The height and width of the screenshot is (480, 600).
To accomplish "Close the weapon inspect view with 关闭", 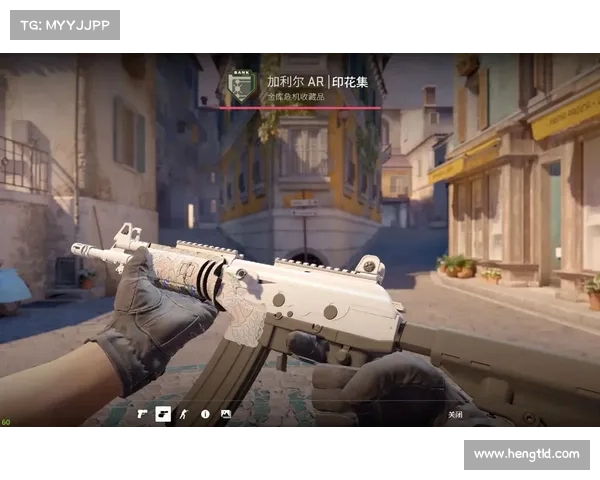I will 455,414.
